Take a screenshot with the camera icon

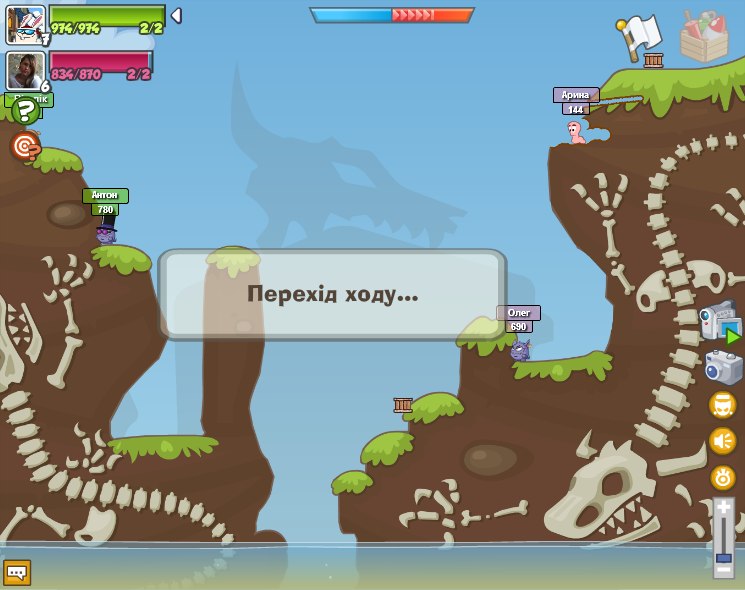click(x=723, y=367)
